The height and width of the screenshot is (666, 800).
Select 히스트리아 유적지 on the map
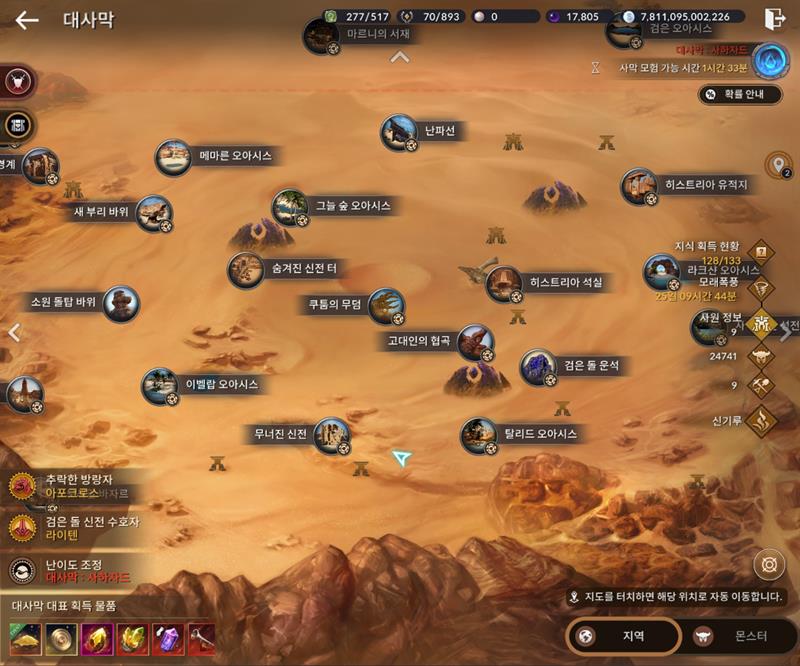639,186
